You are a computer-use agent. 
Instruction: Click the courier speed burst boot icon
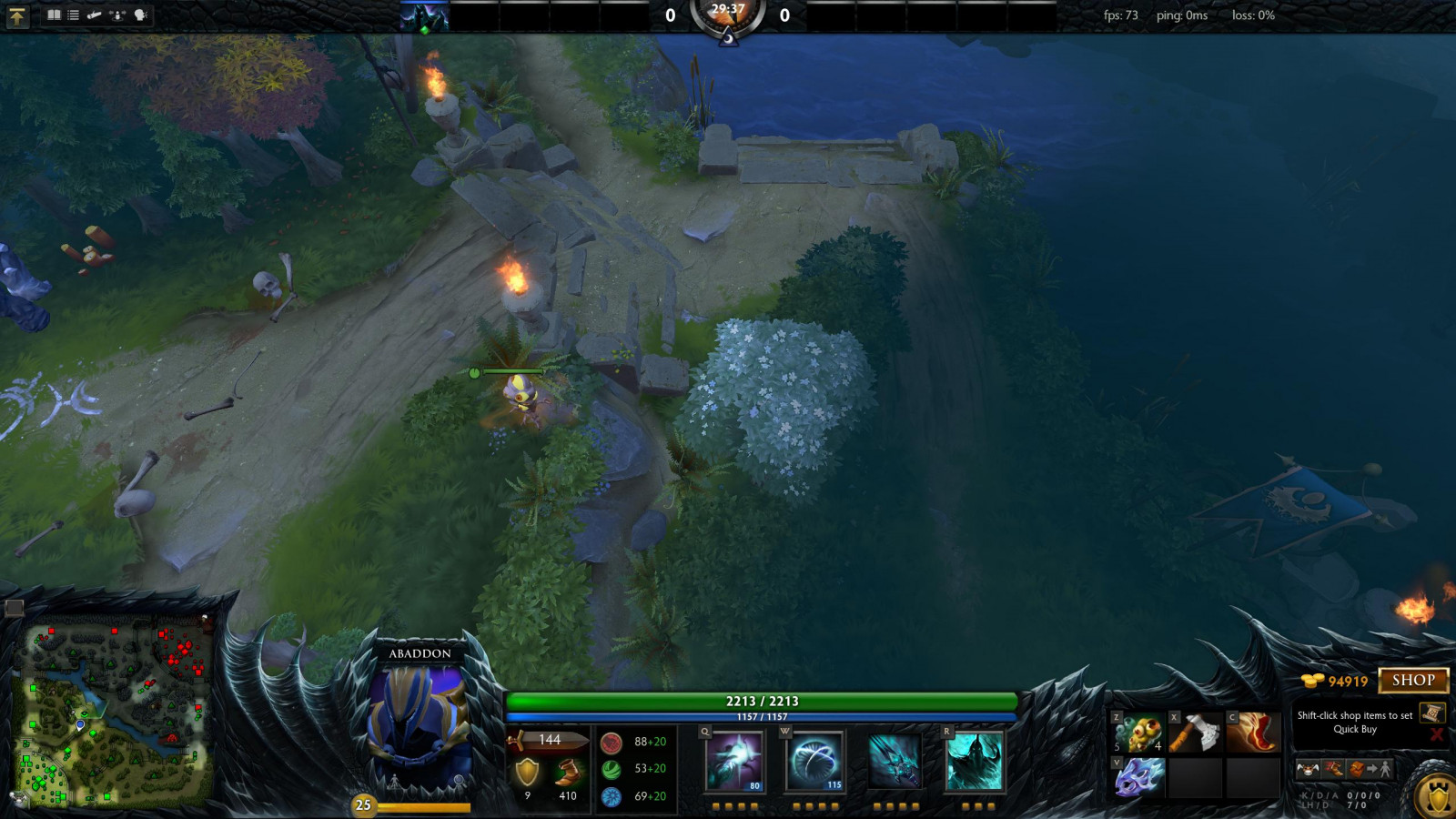pyautogui.click(x=1333, y=770)
